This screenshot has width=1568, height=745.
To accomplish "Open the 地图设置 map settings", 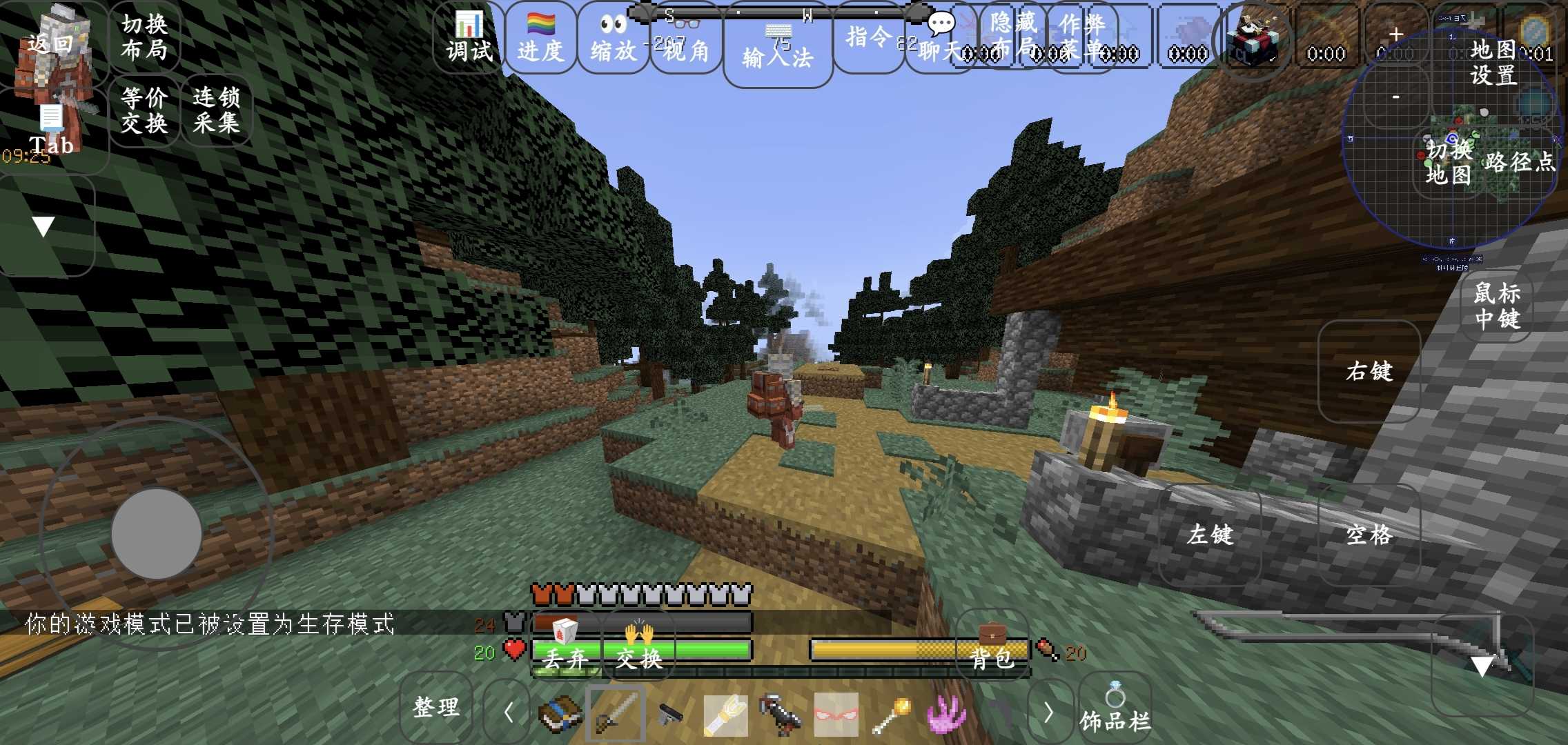I will (x=1493, y=62).
